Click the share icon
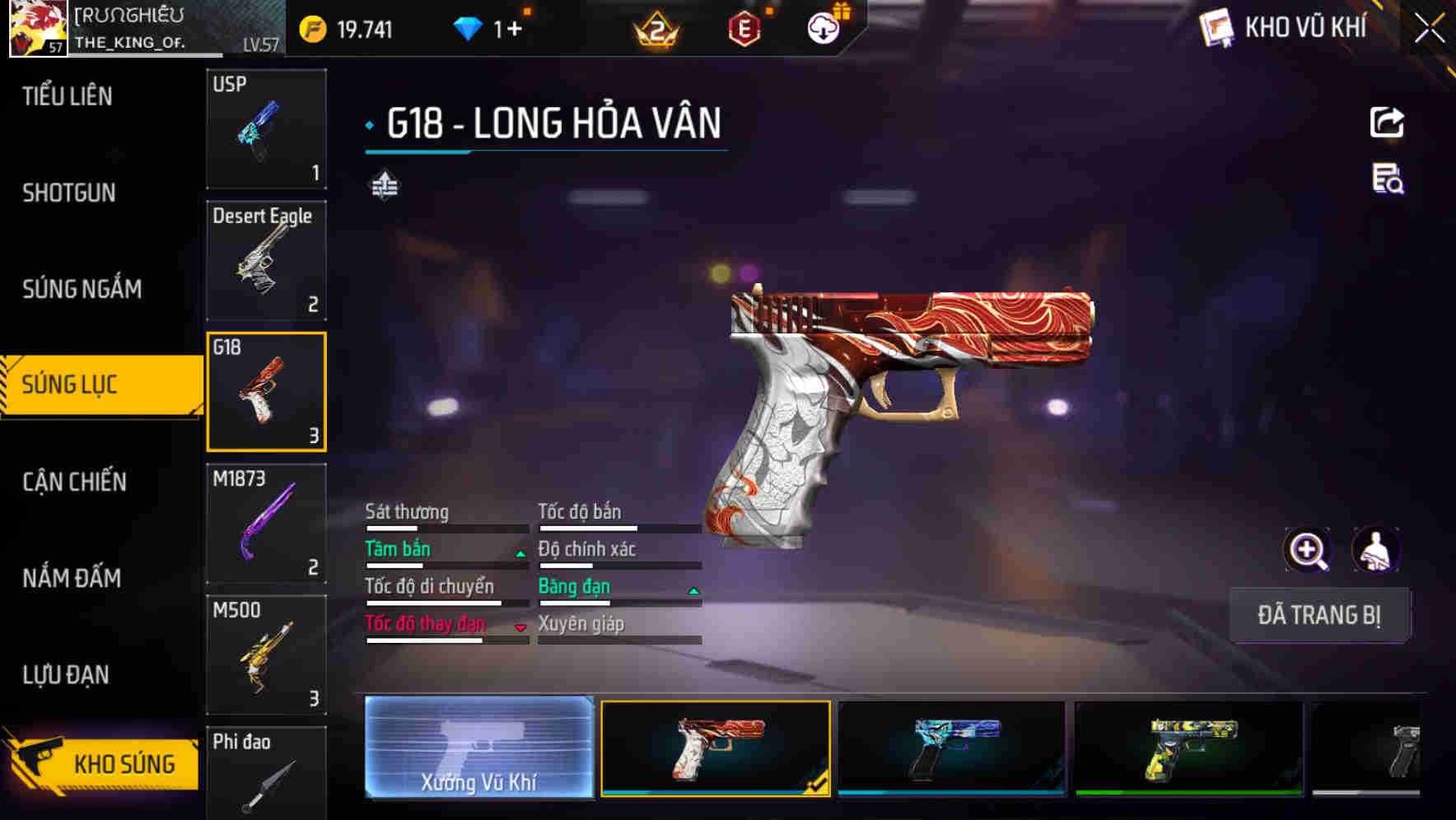 1387,123
